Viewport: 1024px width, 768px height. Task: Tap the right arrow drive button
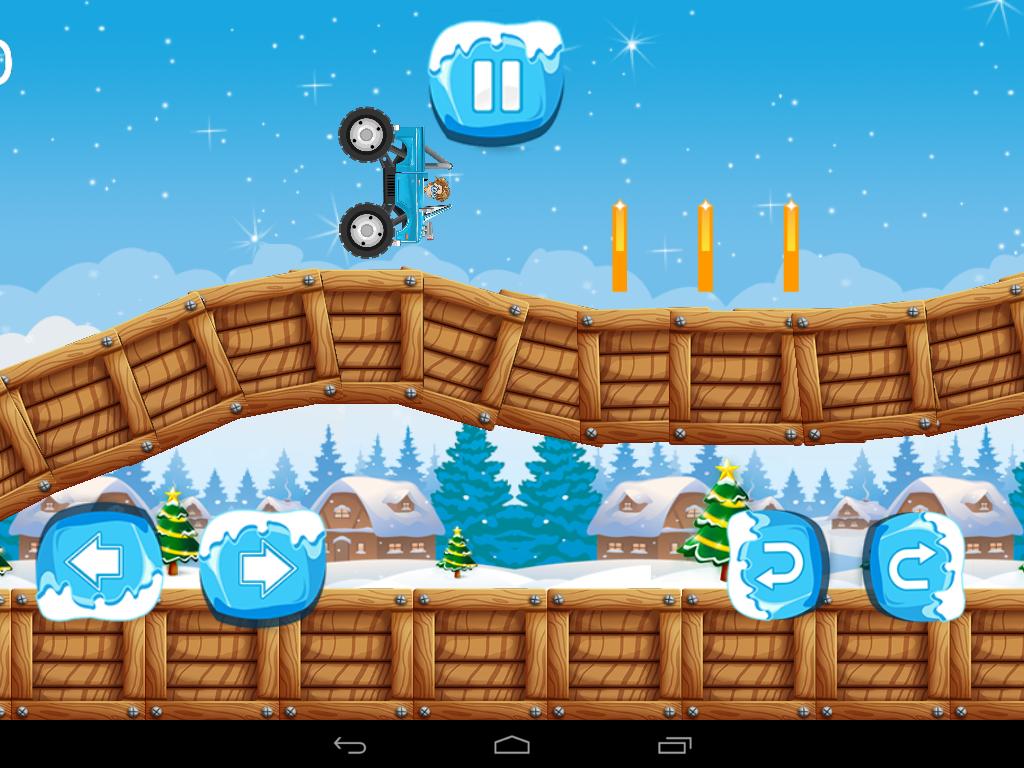click(x=263, y=567)
